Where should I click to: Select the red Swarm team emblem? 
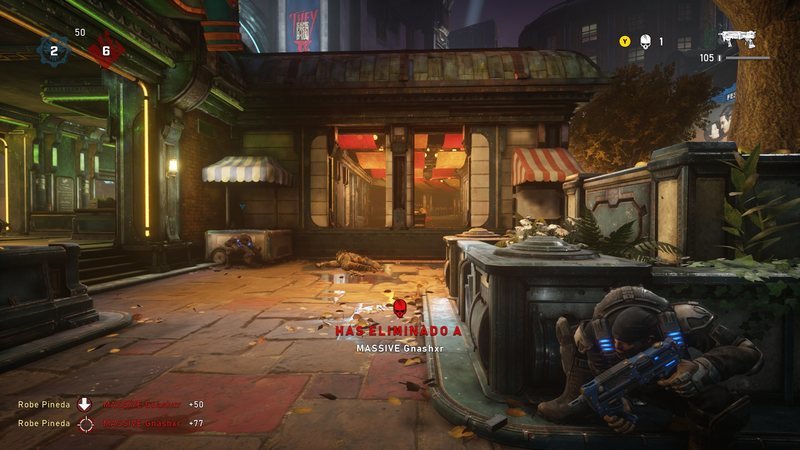click(106, 50)
